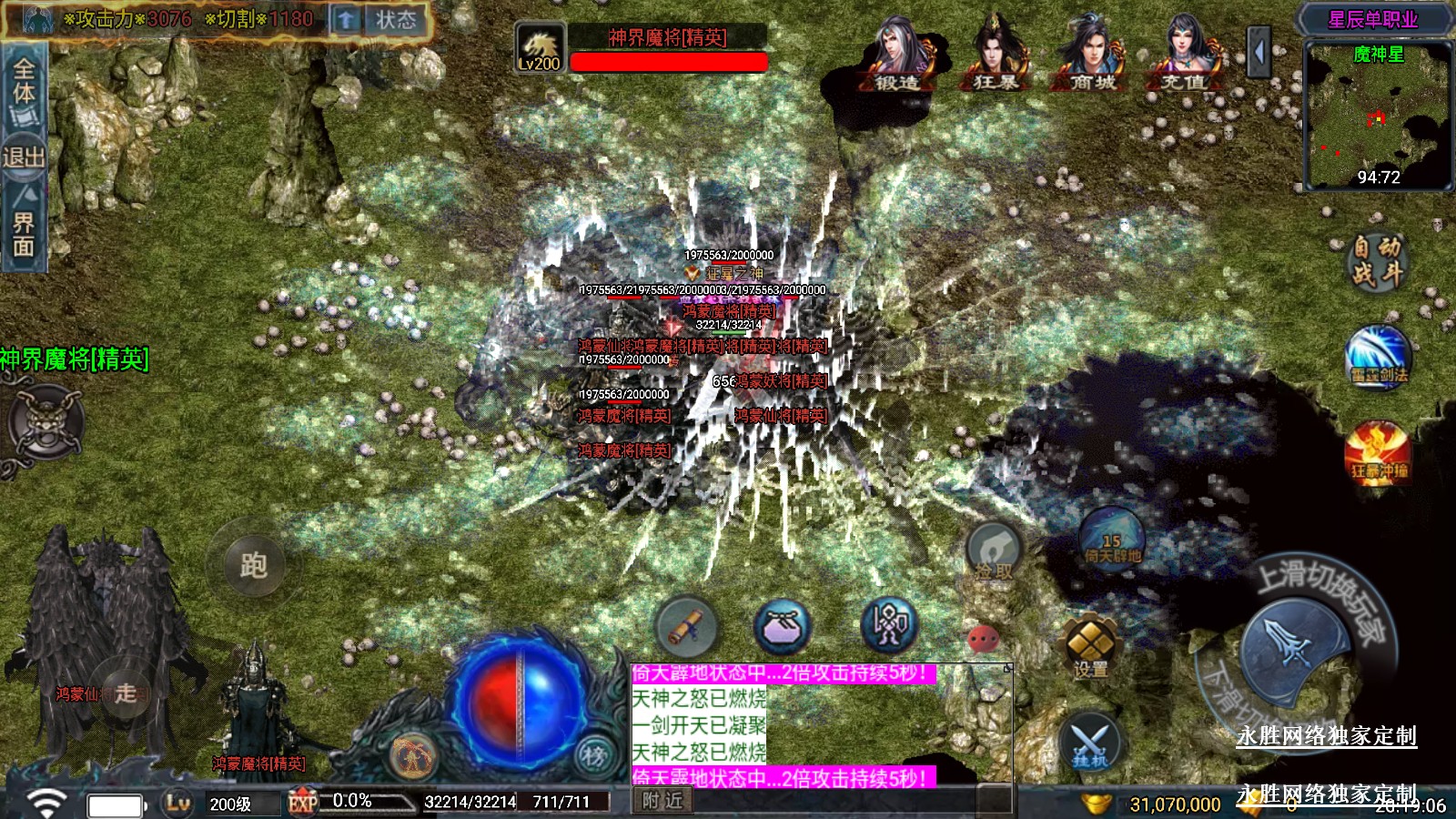The height and width of the screenshot is (819, 1456).
Task: Collapse the top icon row with the arrow
Action: point(1259,53)
